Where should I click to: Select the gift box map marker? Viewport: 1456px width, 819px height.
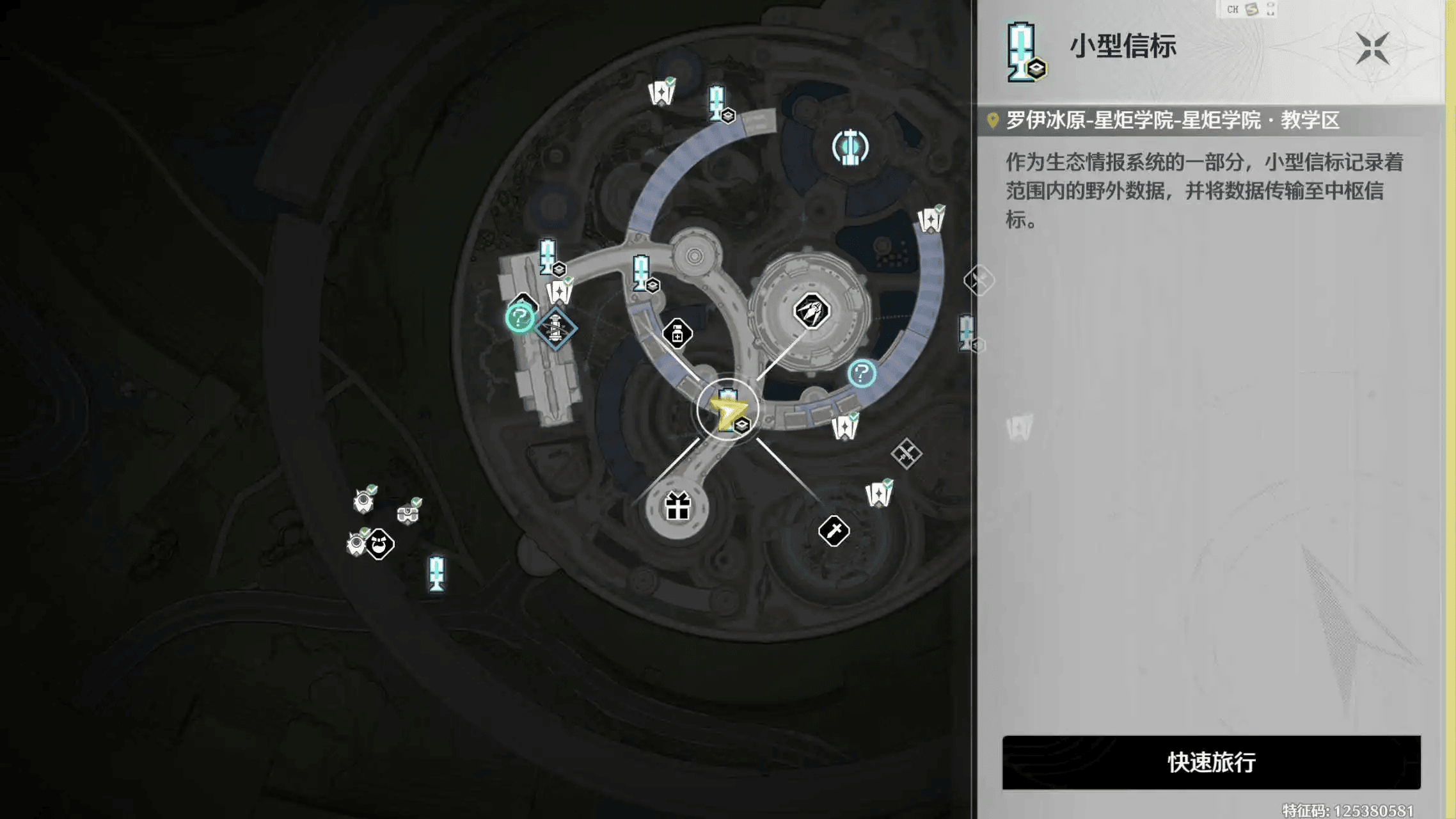677,507
